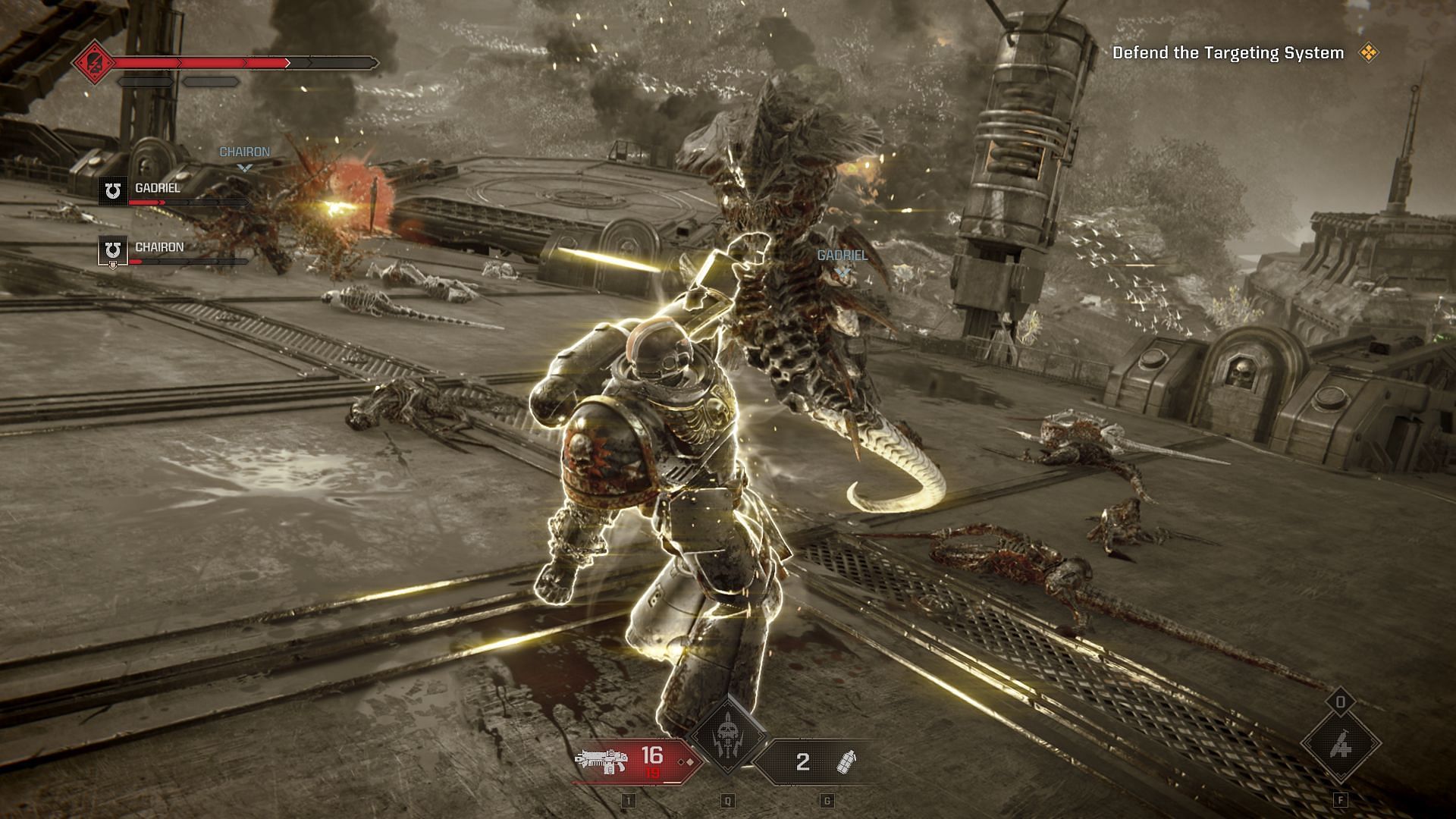Select Chairon's squad portrait icon

113,250
